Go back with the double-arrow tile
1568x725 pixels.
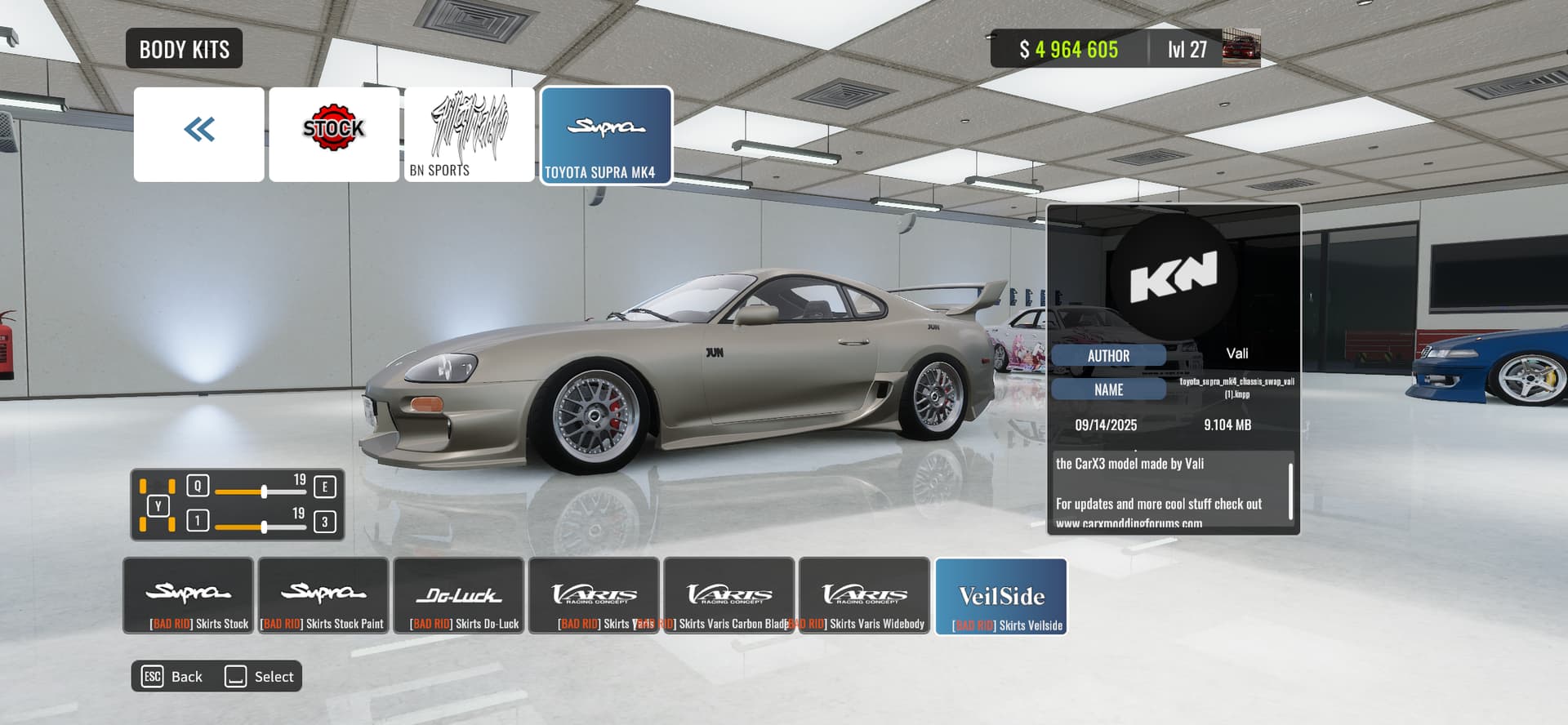pos(198,134)
